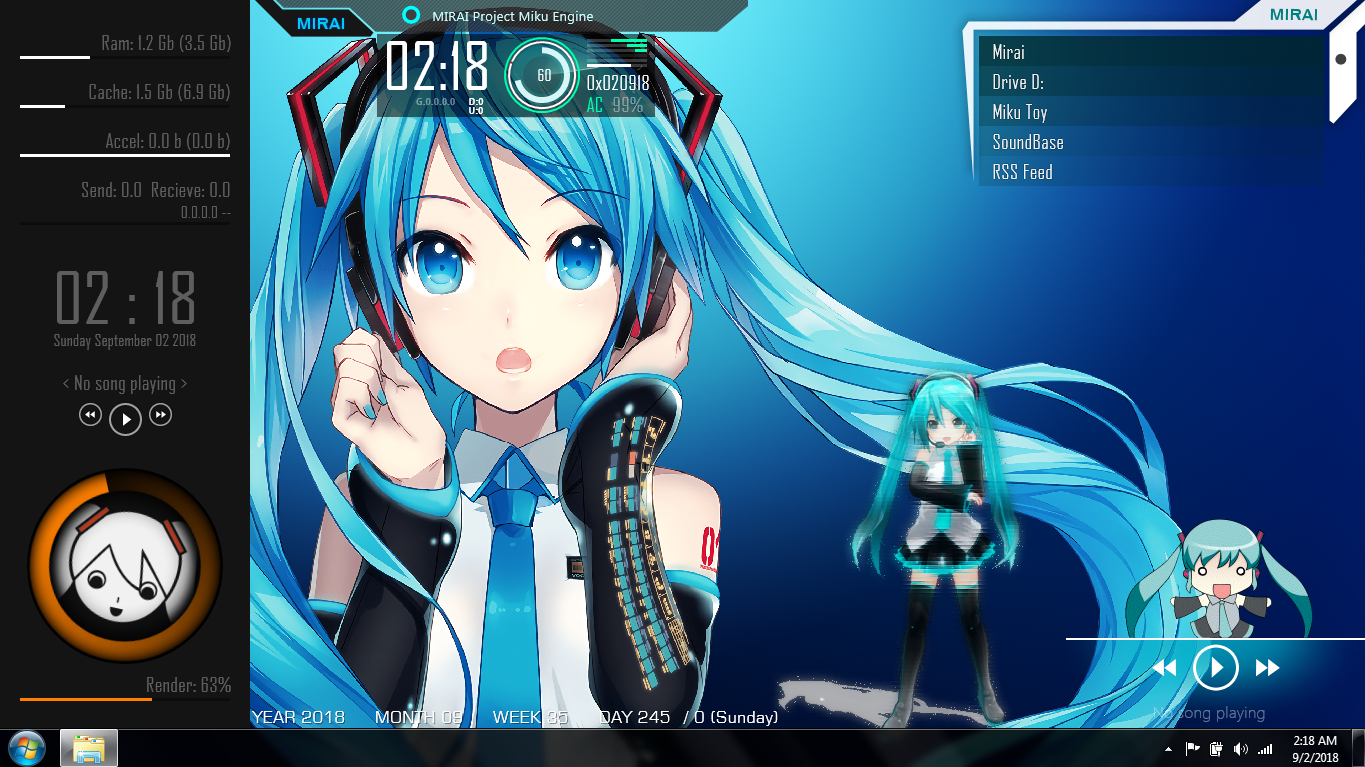This screenshot has height=767, width=1365.
Task: Click the Action Center flag icon
Action: pos(1193,749)
